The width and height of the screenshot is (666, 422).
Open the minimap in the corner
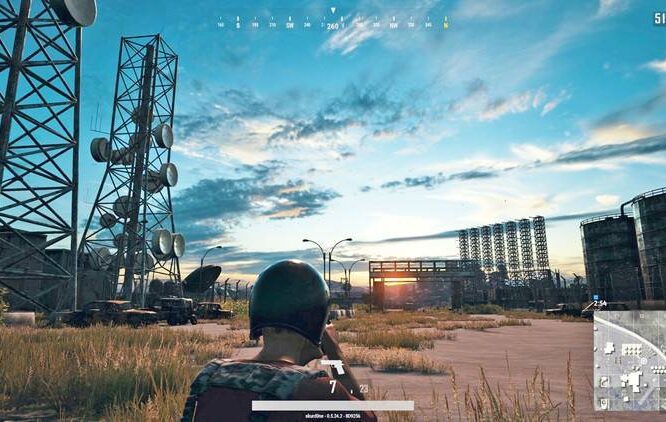click(629, 360)
